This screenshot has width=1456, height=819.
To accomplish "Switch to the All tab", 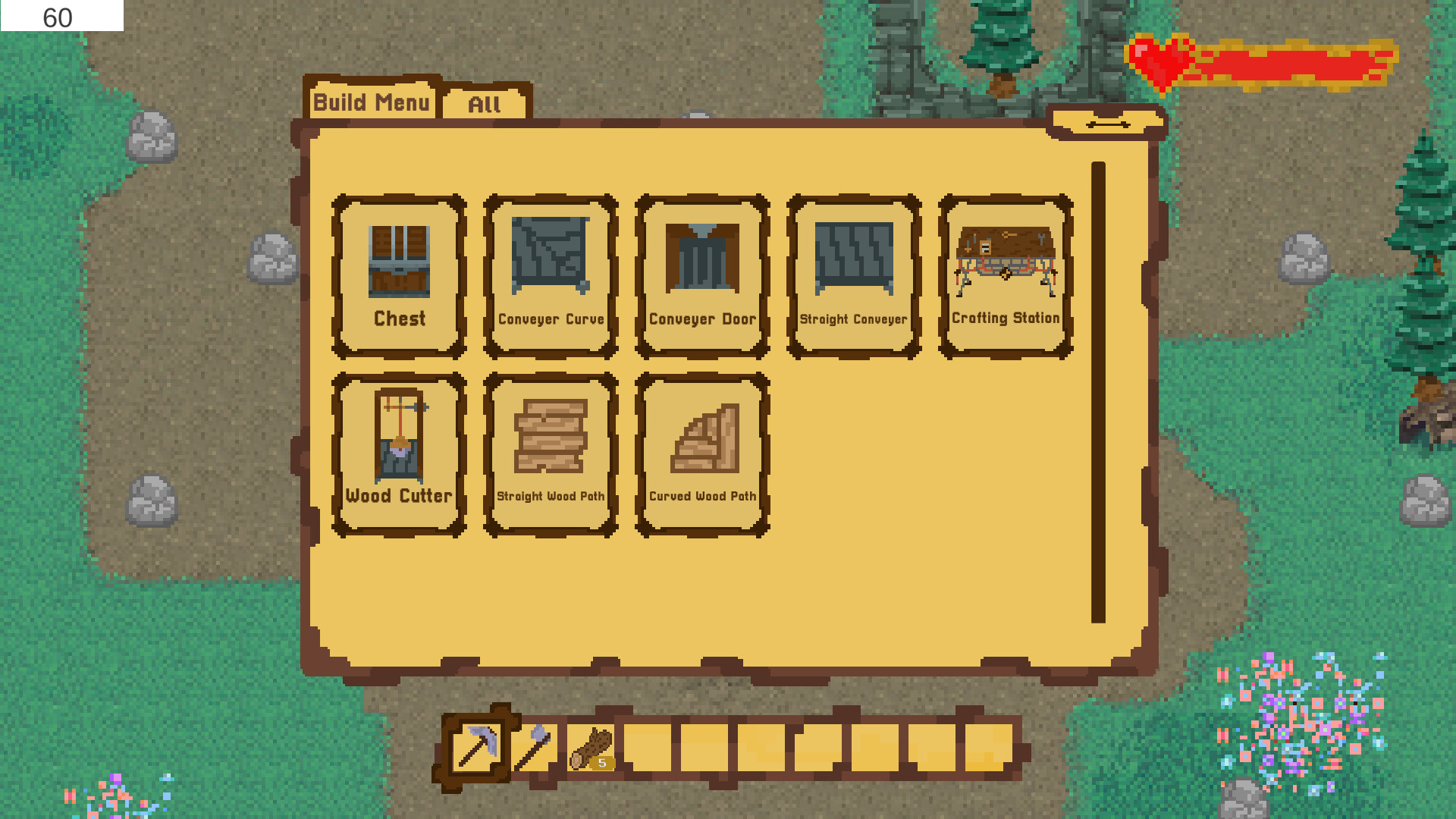I will point(485,103).
